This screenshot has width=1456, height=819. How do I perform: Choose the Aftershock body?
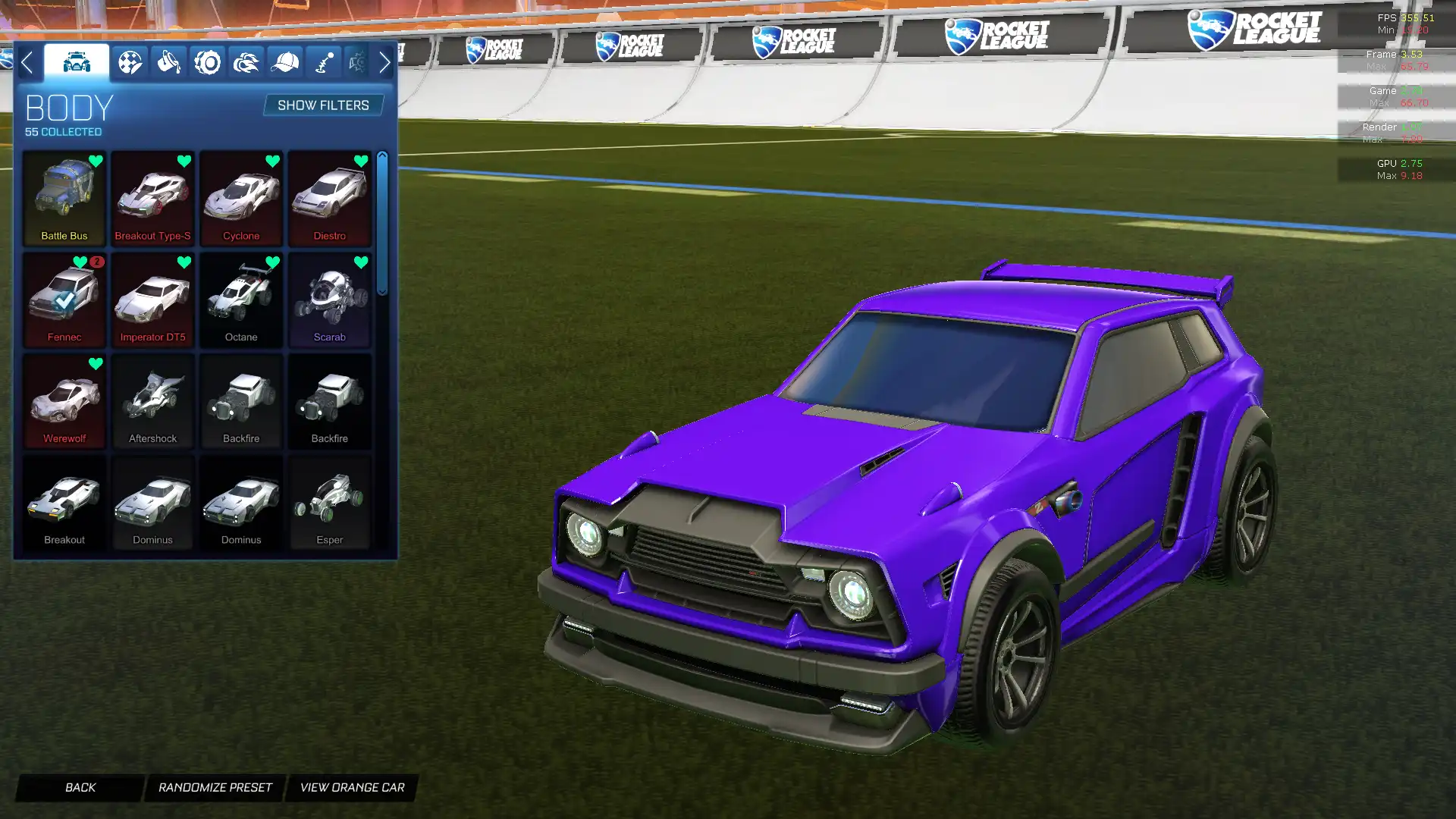152,401
